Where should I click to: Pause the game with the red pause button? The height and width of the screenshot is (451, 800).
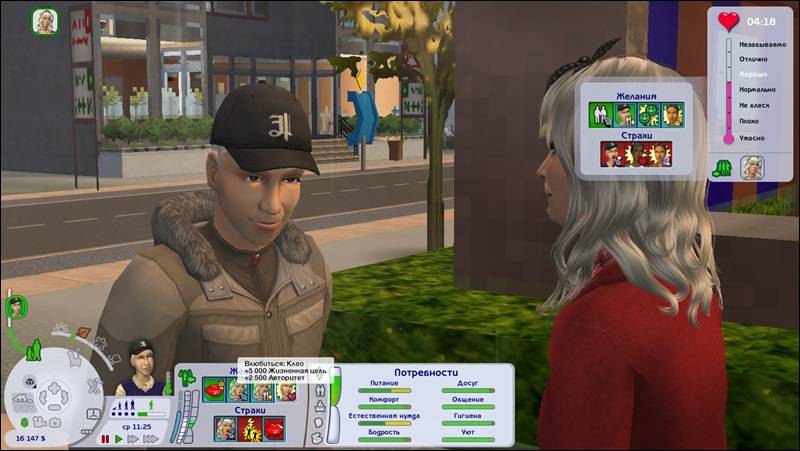coord(105,439)
